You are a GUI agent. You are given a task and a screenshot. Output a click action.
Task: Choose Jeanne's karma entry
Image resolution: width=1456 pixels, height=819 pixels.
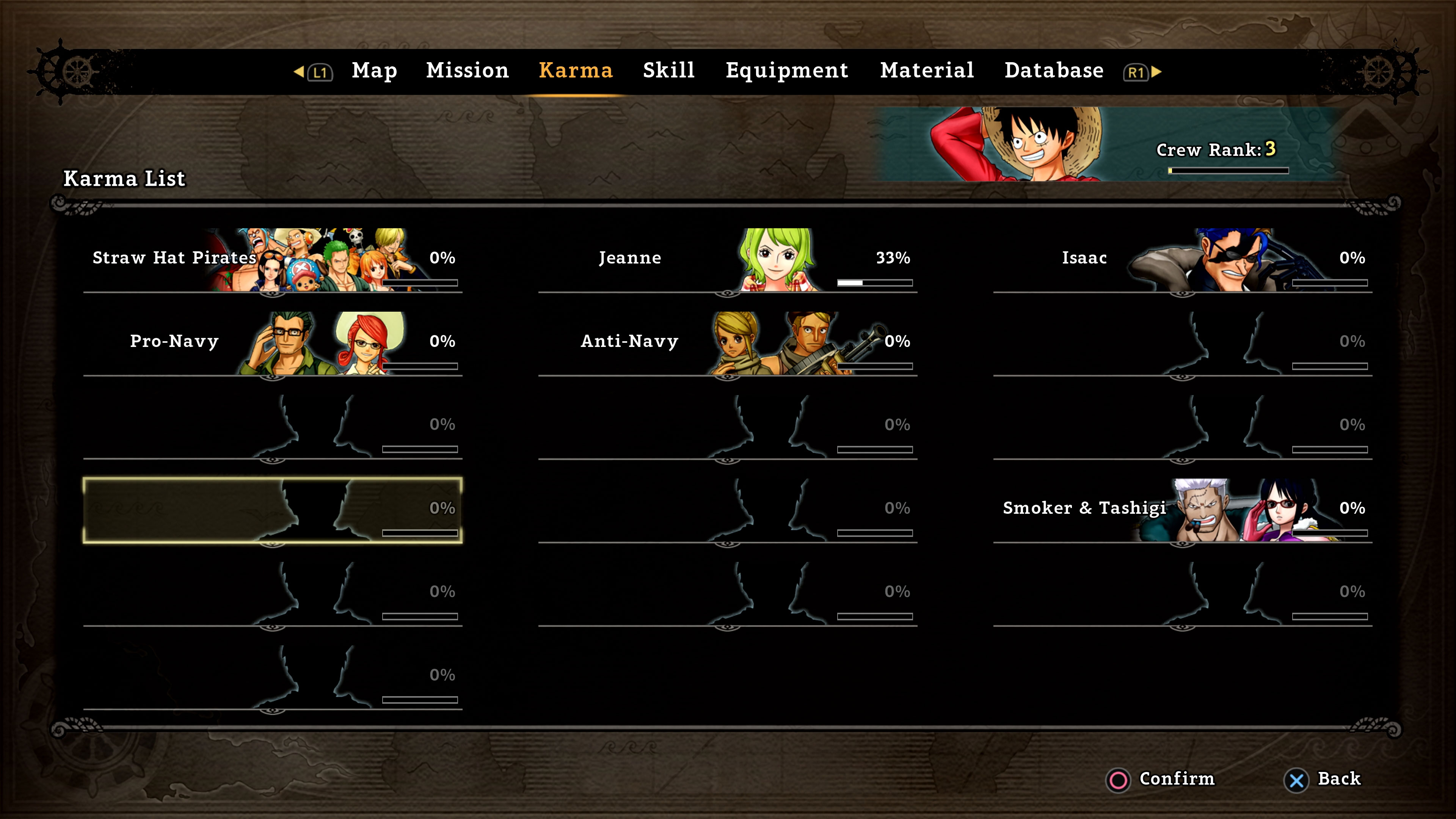pyautogui.click(x=728, y=260)
